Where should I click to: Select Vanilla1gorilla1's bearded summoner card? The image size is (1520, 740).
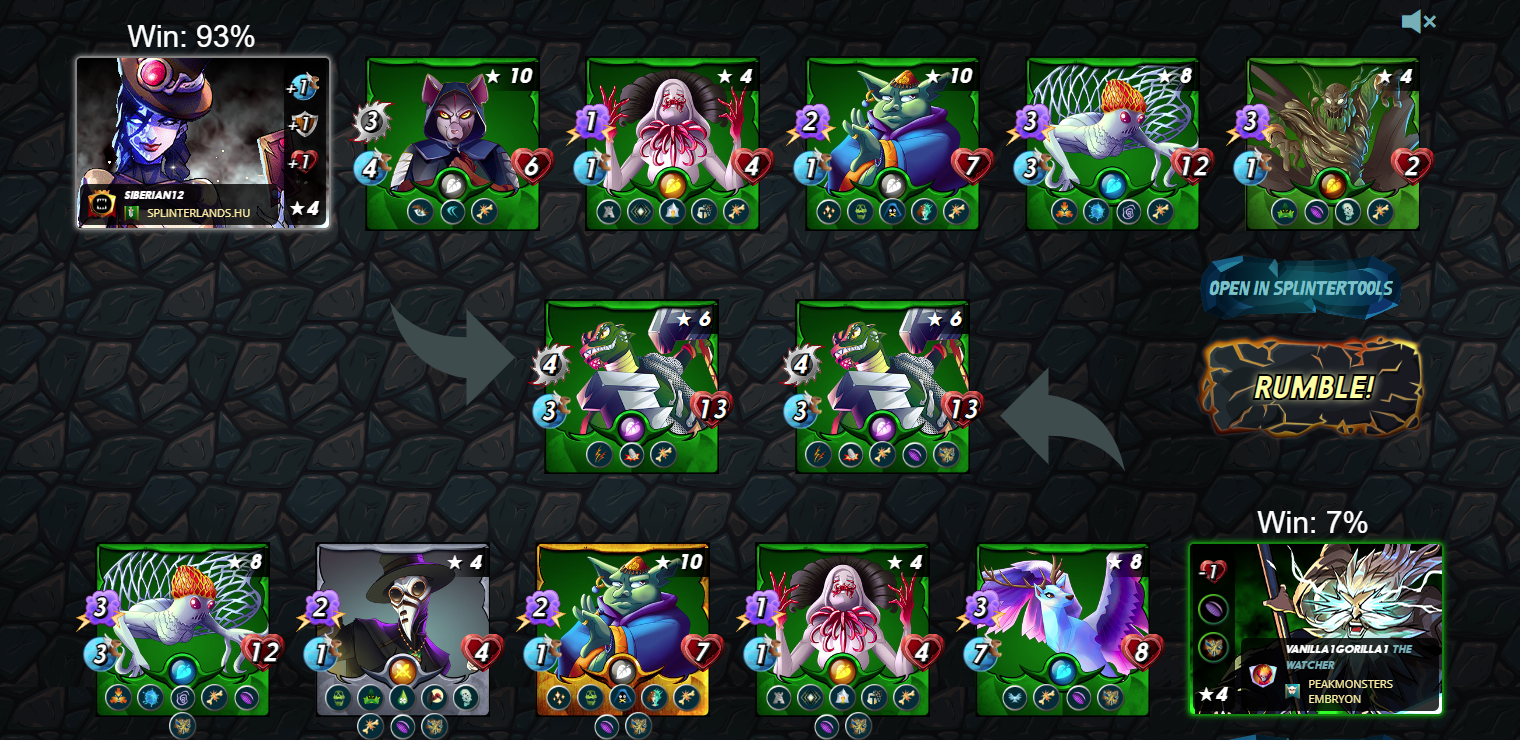tap(1316, 628)
